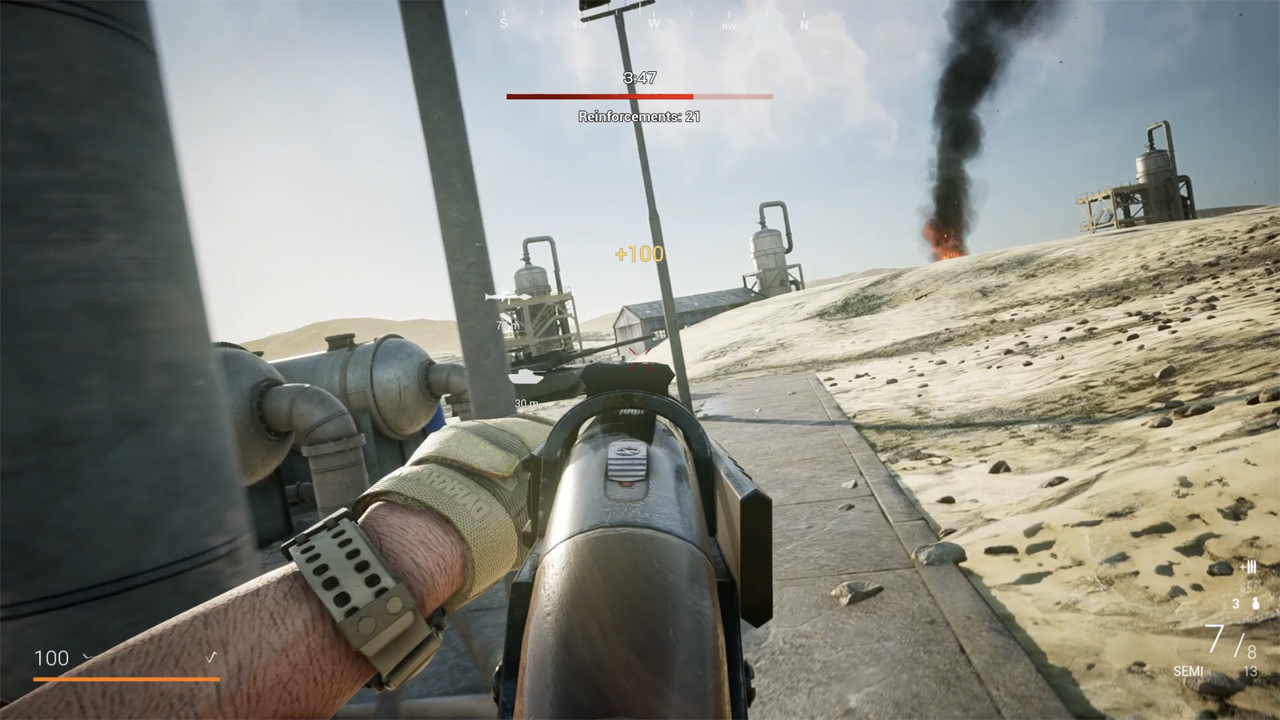
Task: Select the NW heading on the compass
Action: (728, 24)
